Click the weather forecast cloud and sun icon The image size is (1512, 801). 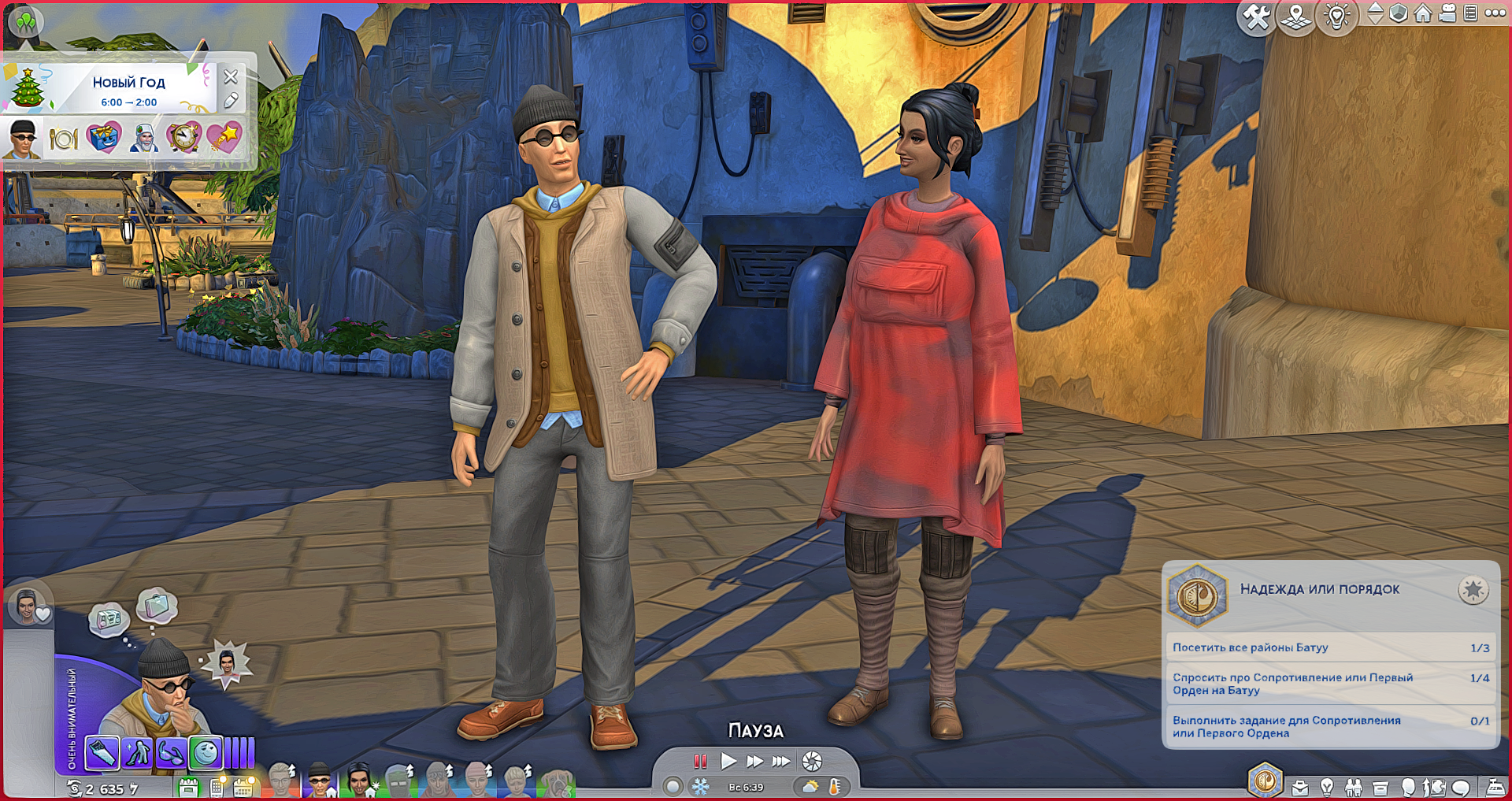click(810, 786)
